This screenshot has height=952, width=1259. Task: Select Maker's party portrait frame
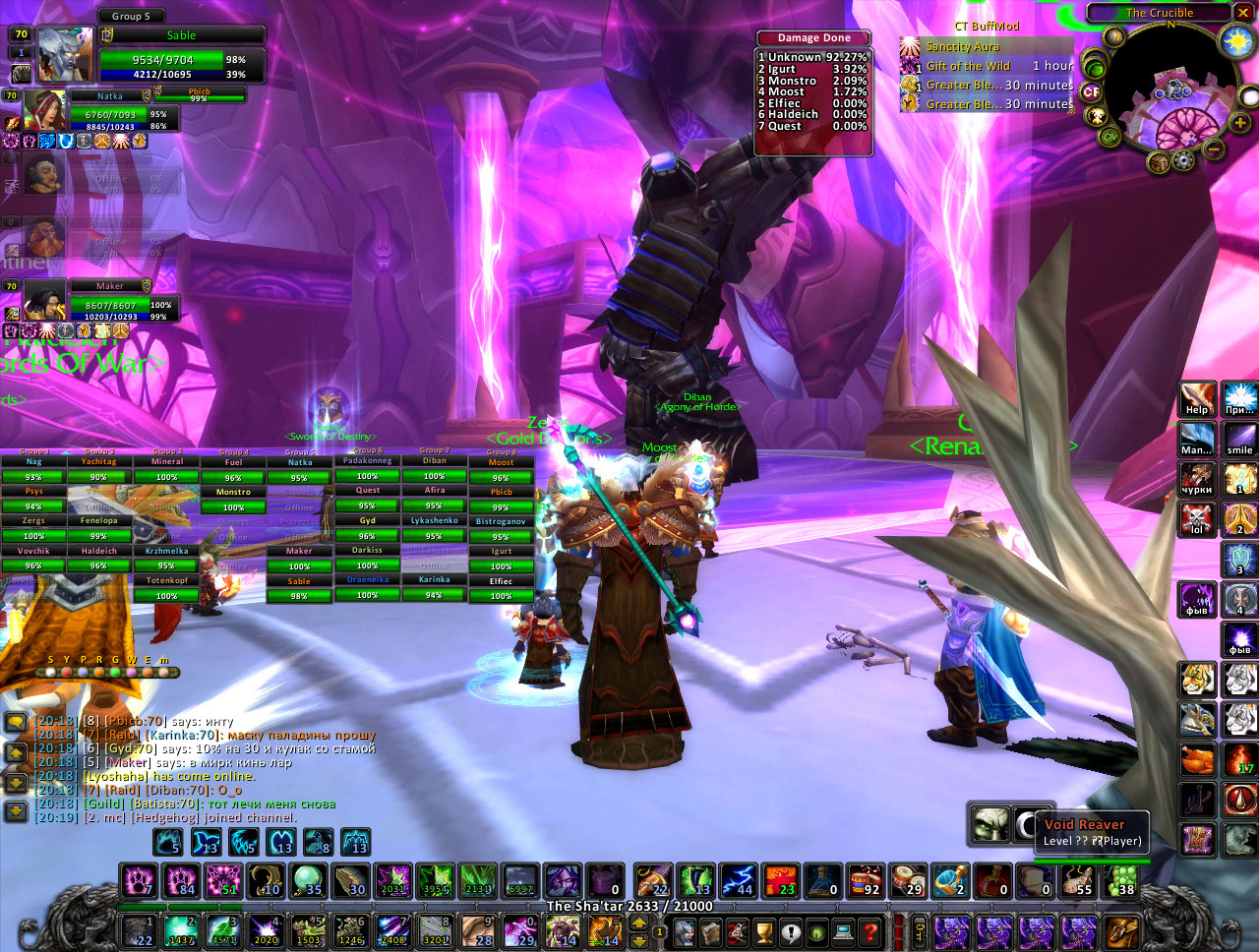(x=45, y=301)
